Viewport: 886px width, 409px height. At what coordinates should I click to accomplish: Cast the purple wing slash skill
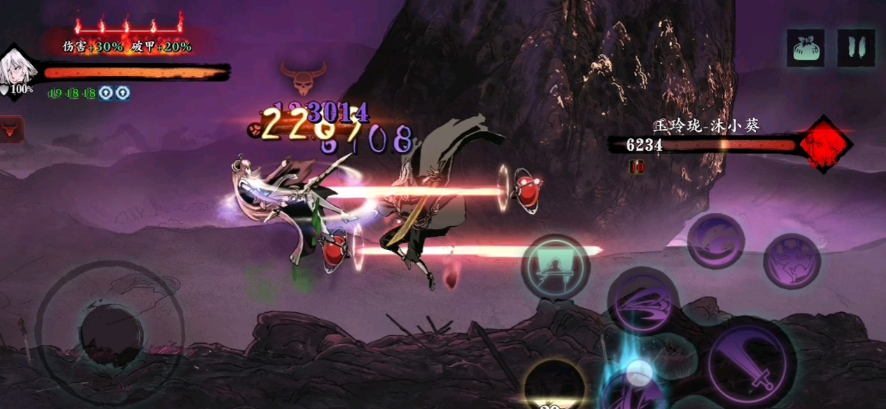(645, 302)
